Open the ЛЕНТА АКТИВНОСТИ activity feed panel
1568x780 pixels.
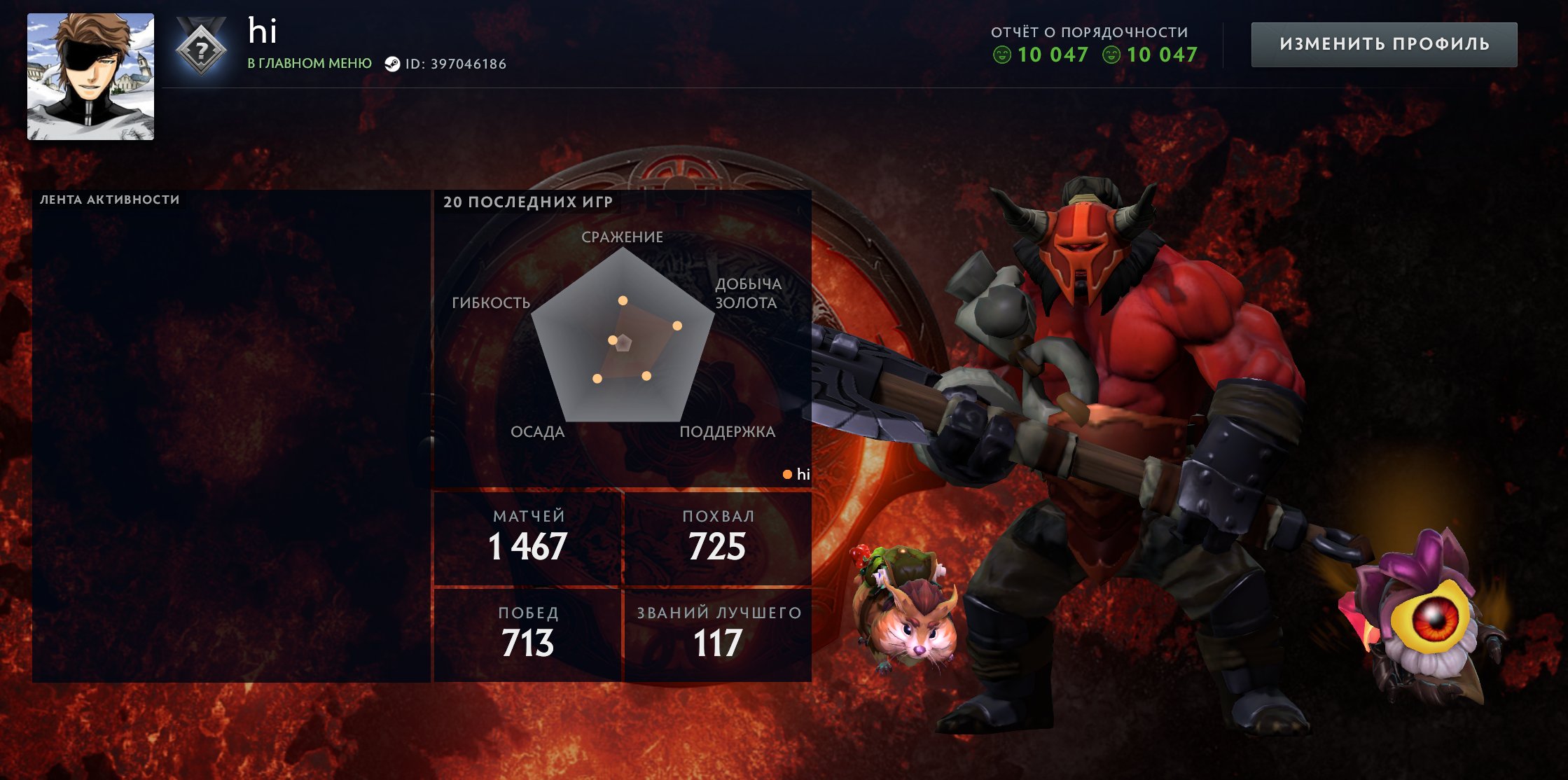[231, 436]
